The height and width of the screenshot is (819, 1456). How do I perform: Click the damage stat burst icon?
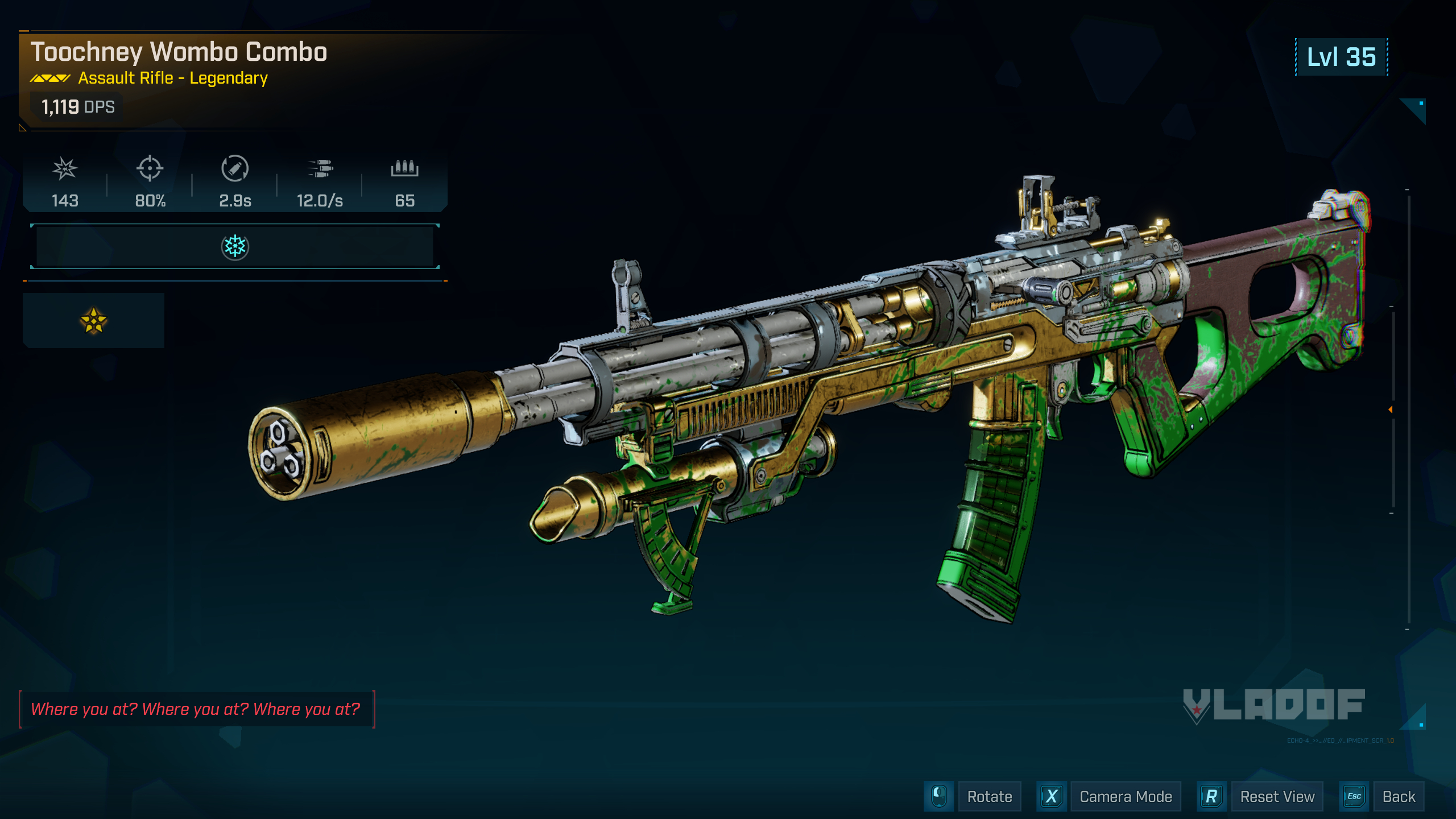pos(65,169)
